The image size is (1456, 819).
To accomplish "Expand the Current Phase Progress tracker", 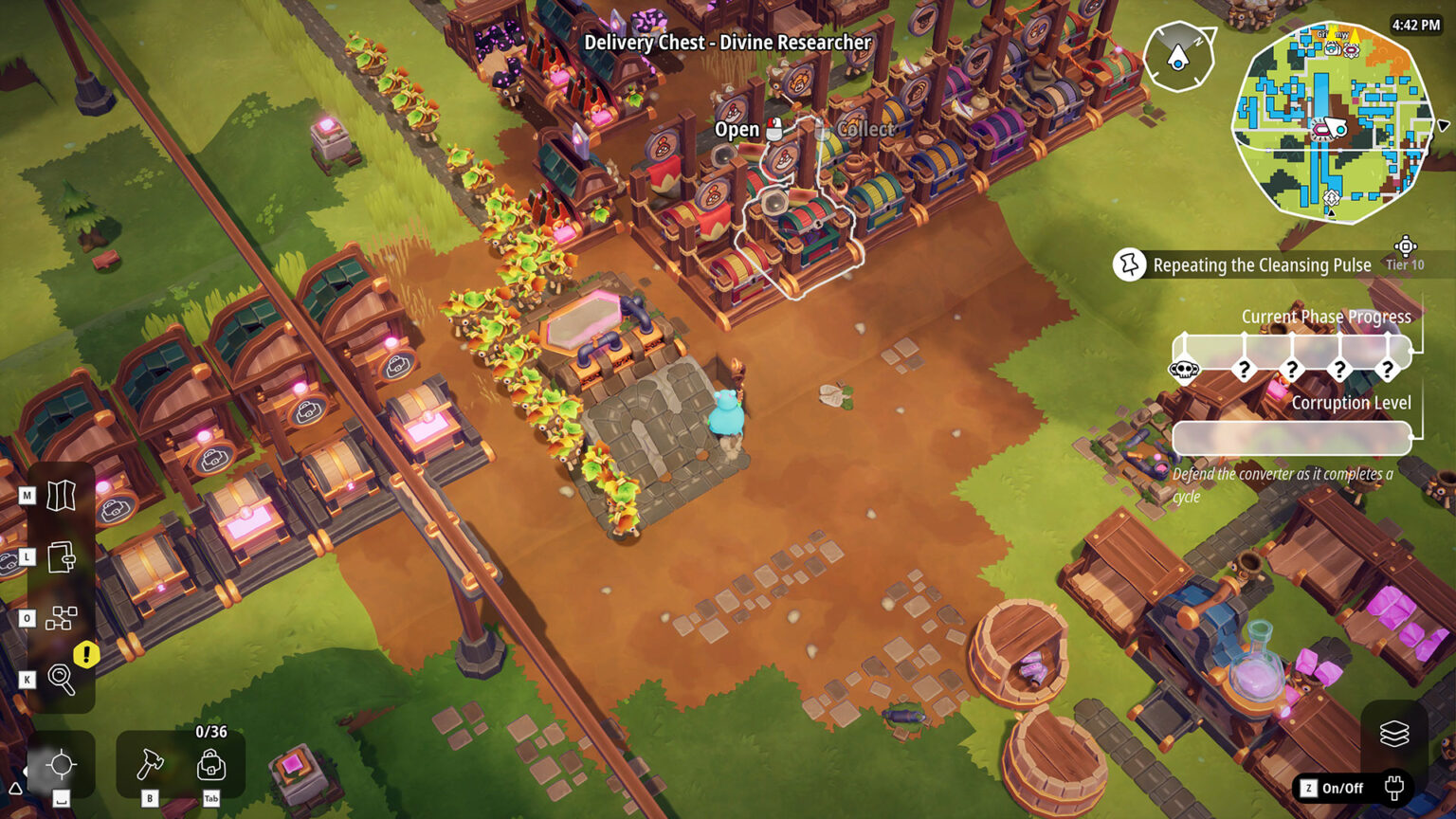I will point(1326,317).
